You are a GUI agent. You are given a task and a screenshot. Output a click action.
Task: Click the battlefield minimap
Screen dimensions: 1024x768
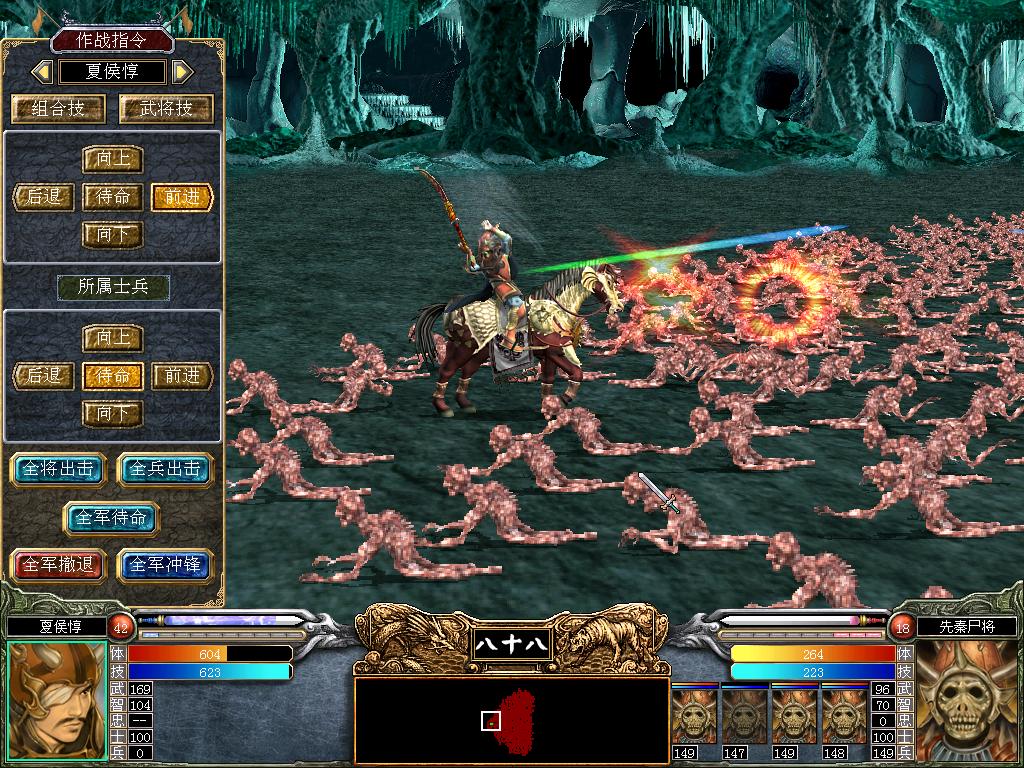511,720
